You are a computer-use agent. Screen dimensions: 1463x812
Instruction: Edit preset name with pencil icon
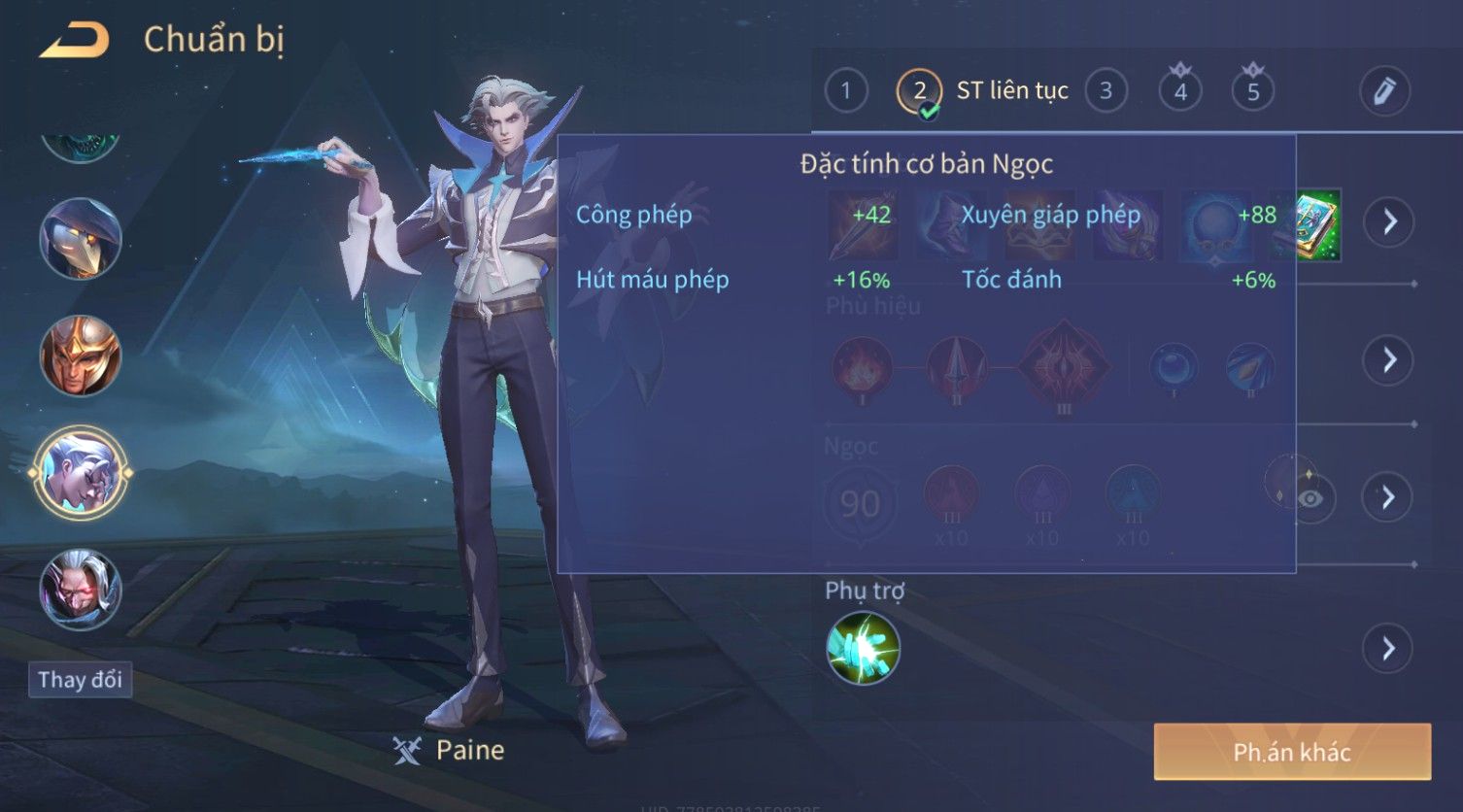pyautogui.click(x=1384, y=91)
